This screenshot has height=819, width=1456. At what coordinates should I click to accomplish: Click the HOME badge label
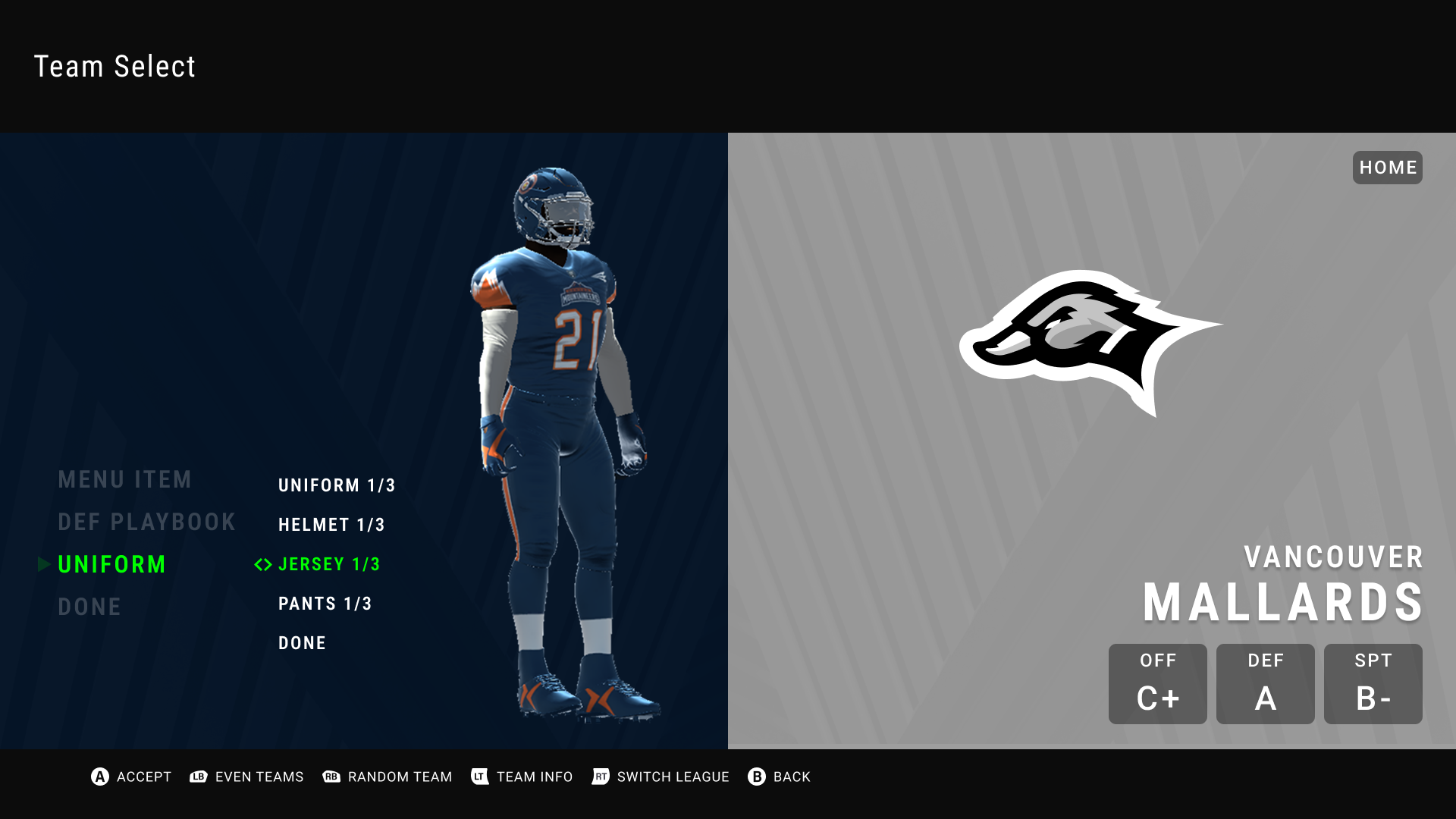[1387, 168]
